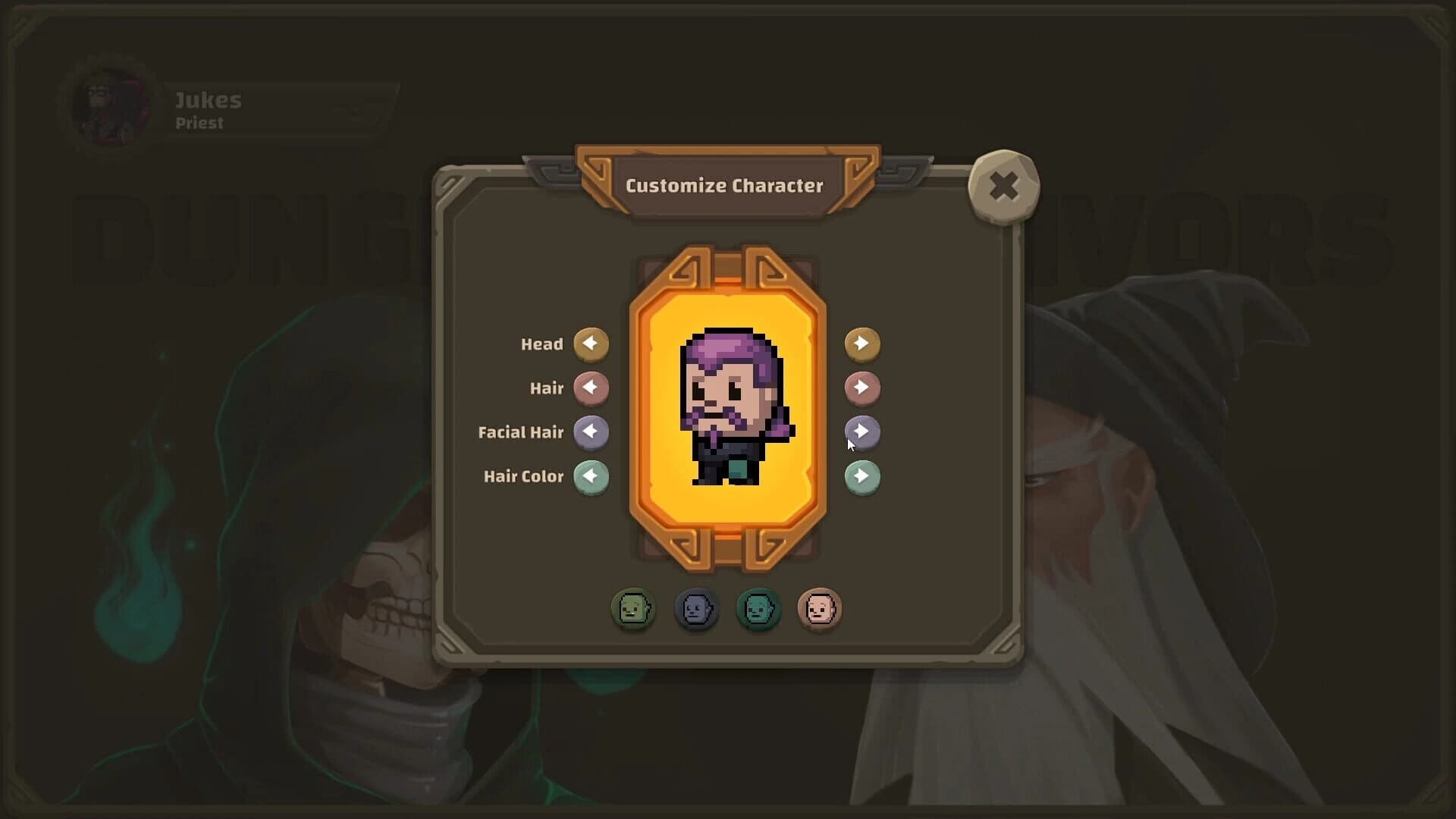The image size is (1456, 819).
Task: Click the Head label
Action: click(x=541, y=344)
